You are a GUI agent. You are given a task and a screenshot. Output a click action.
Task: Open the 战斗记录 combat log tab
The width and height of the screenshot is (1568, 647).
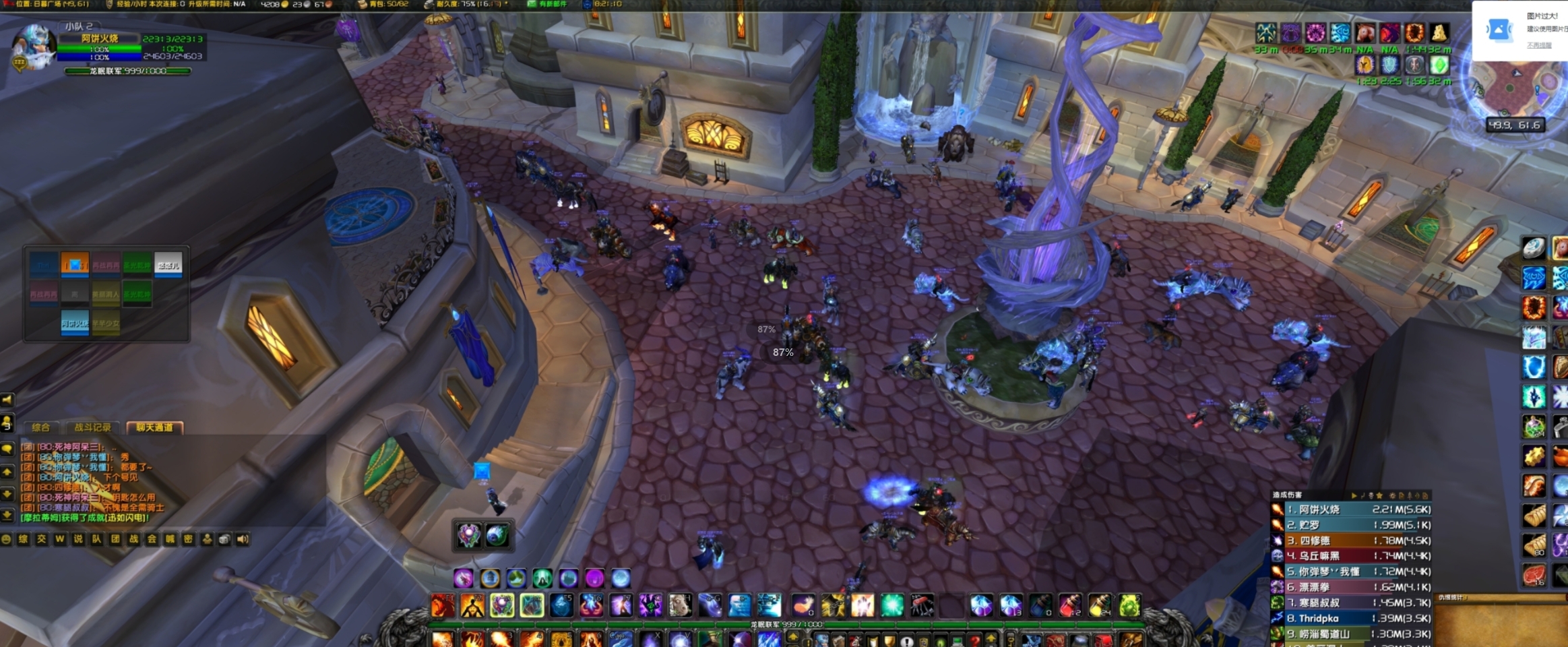92,427
